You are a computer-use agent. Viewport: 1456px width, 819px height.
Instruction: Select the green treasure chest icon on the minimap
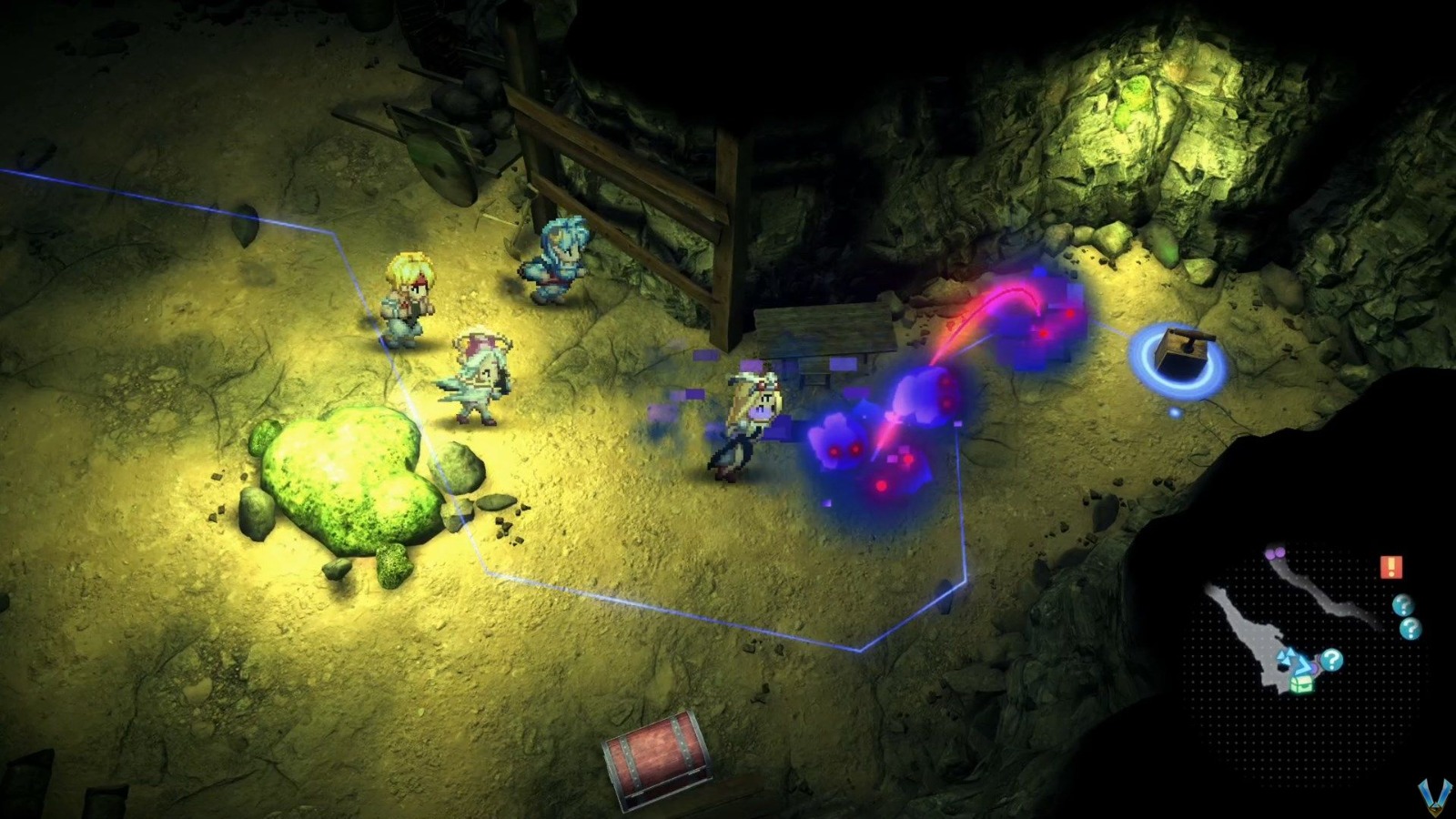[x=1303, y=684]
